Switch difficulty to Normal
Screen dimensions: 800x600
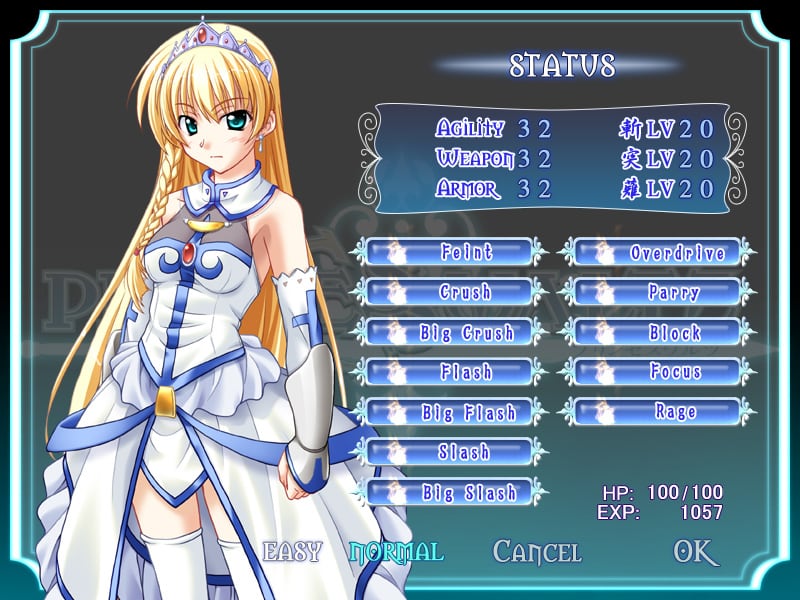point(396,551)
